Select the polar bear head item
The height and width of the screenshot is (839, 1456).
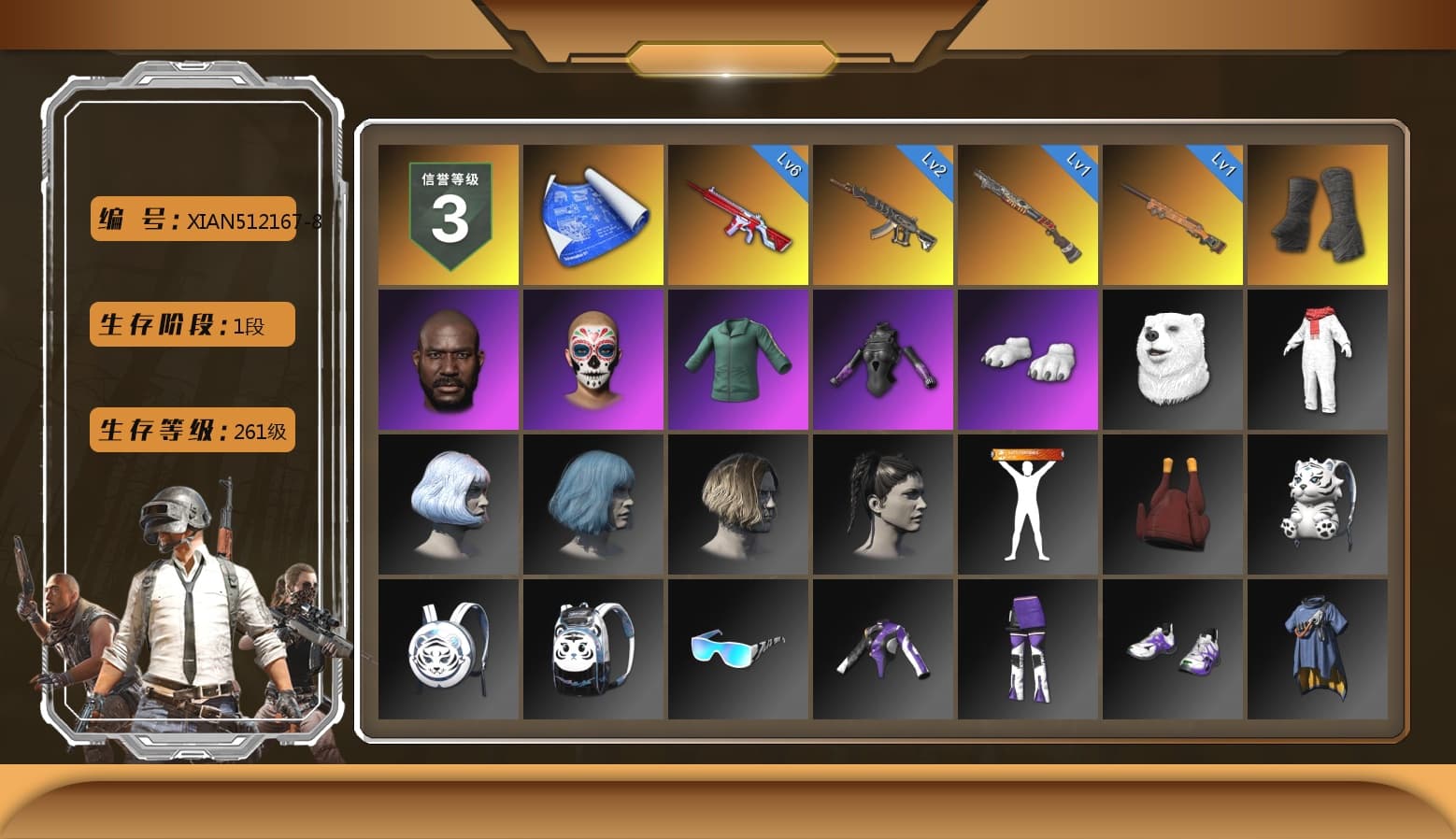[x=1173, y=360]
